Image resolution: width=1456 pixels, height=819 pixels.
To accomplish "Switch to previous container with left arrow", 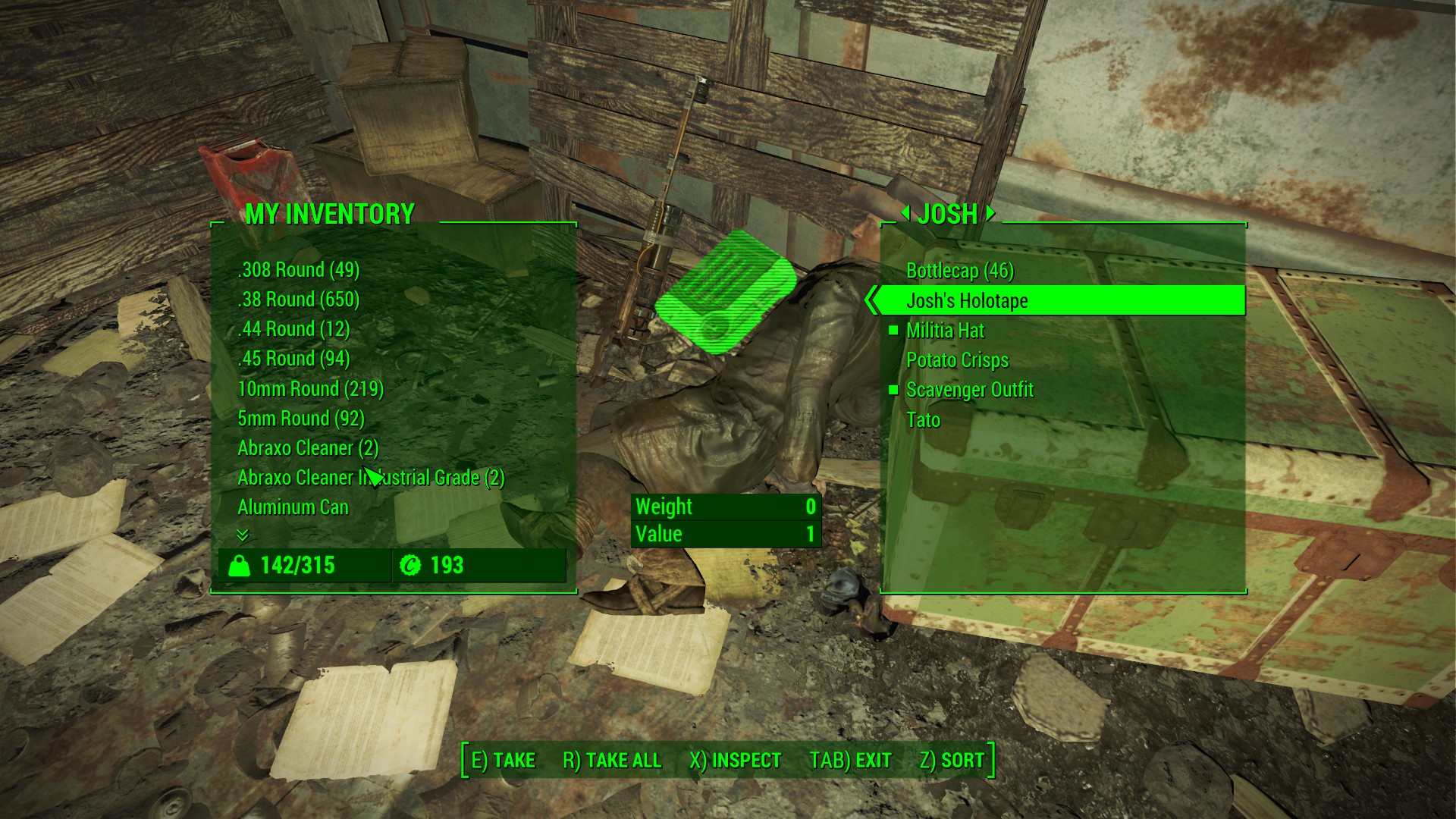I will click(905, 214).
